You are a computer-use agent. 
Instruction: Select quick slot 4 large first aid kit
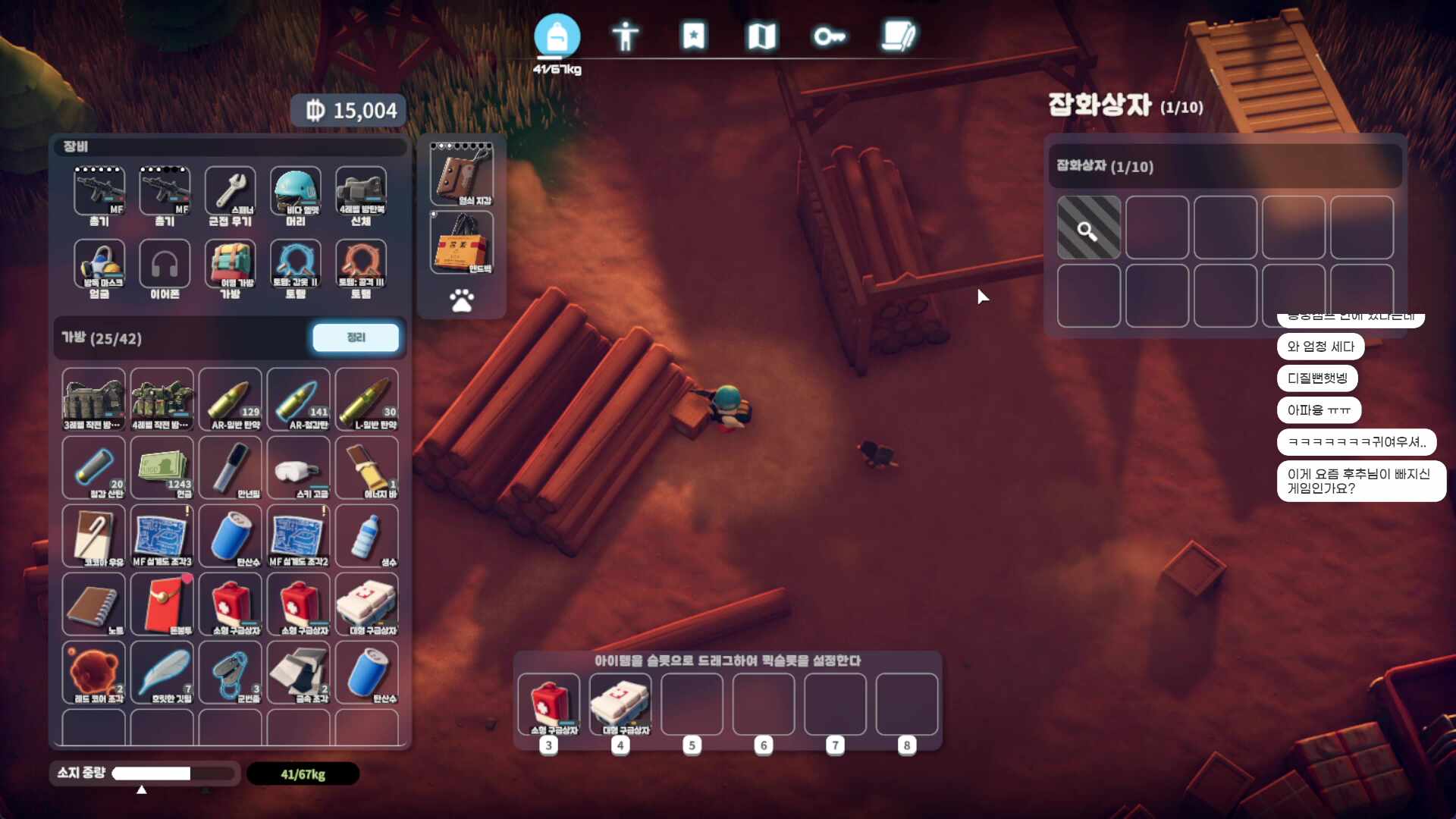click(x=620, y=704)
